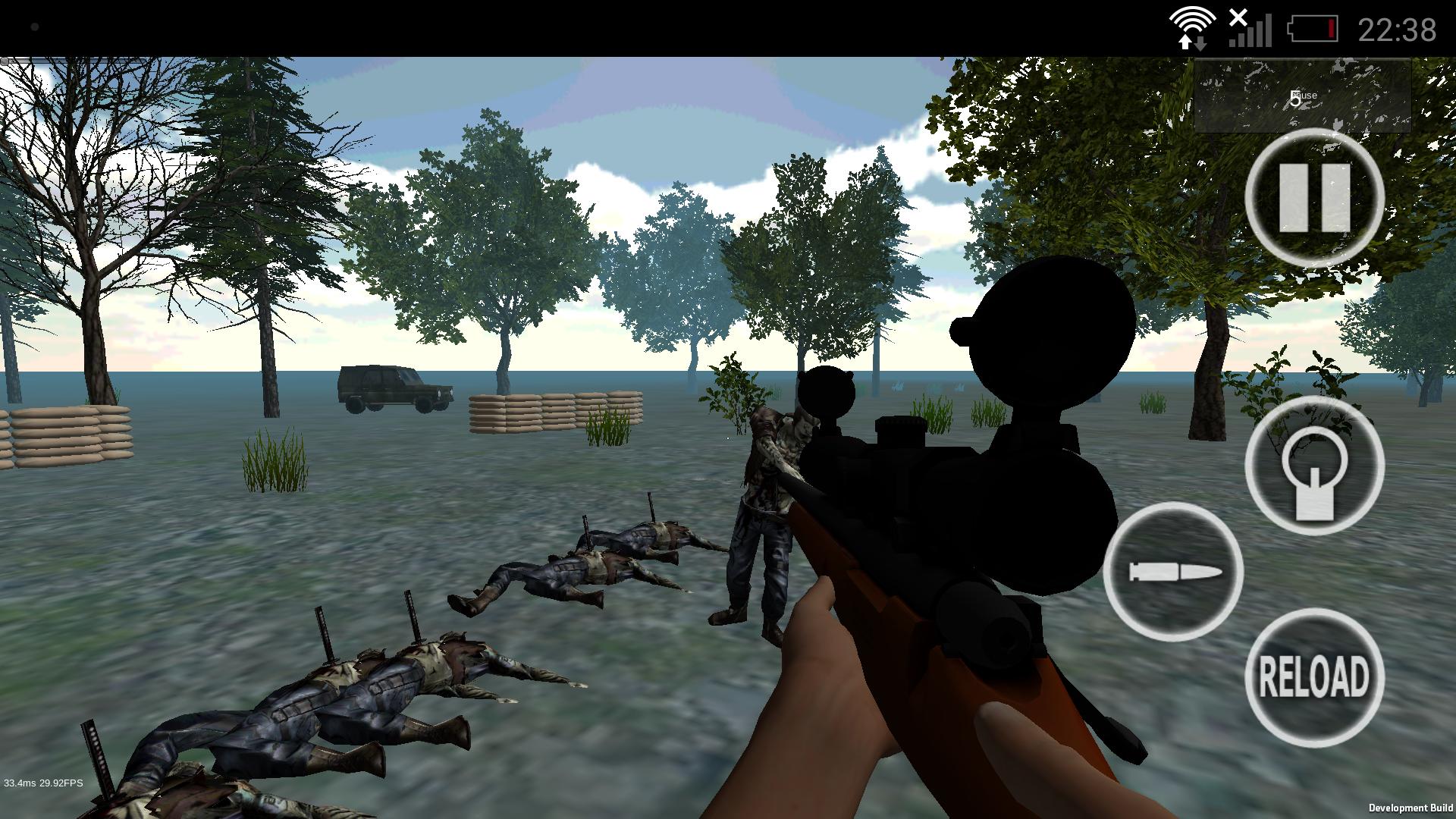Hit the RELOAD button

[1314, 677]
